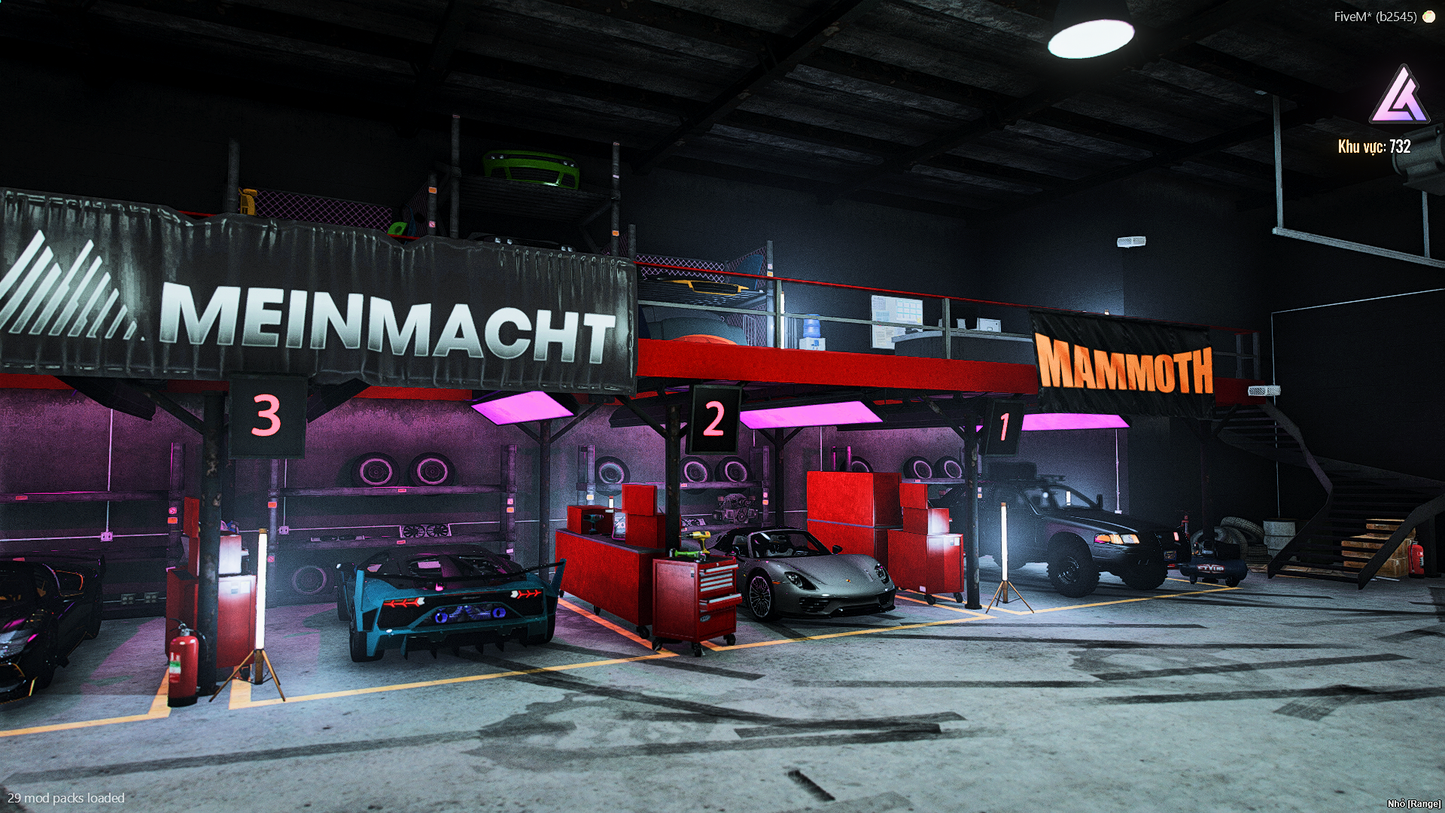The image size is (1445, 813).
Task: Click the purple triangle server logo
Action: coord(1398,97)
